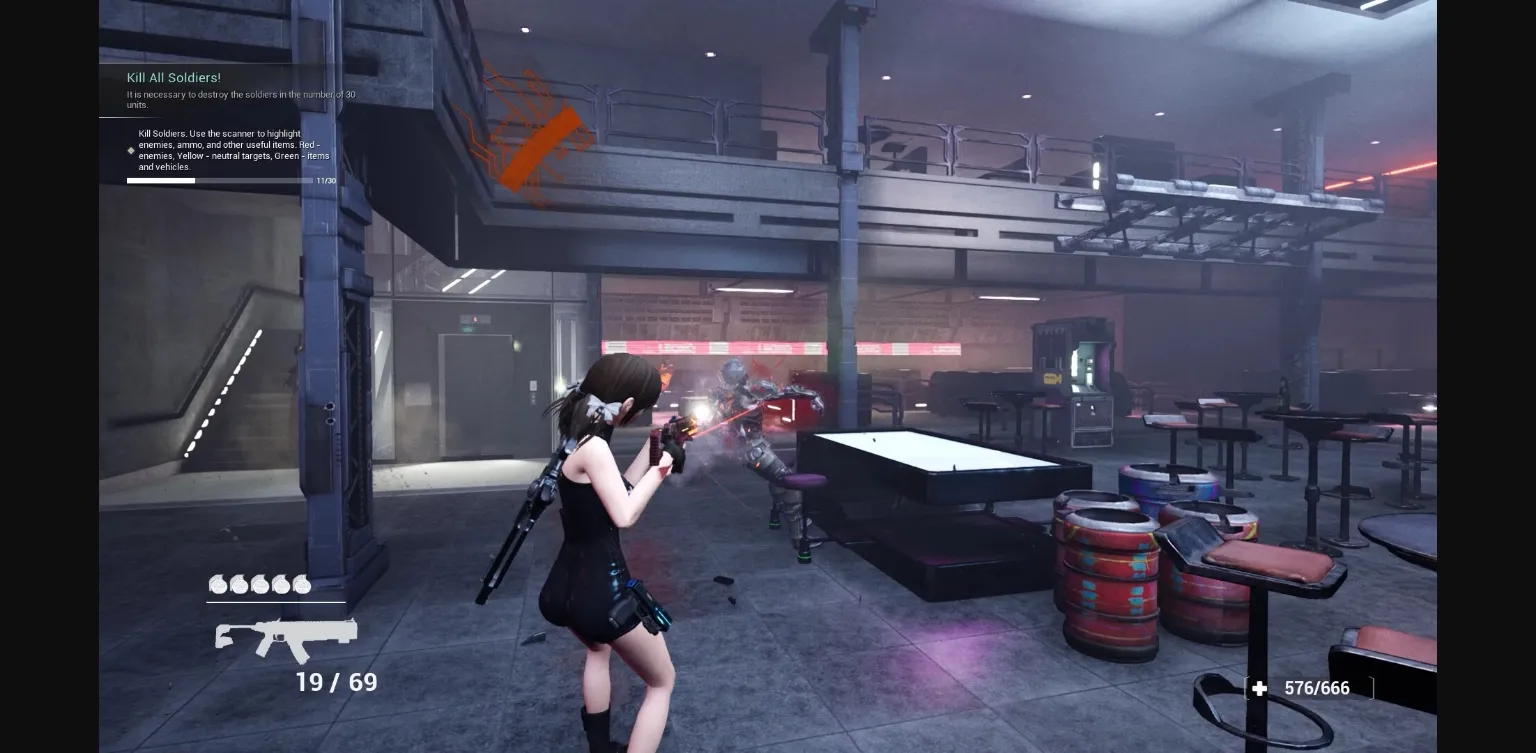Click the second grenade icon
Image resolution: width=1536 pixels, height=753 pixels.
[238, 585]
